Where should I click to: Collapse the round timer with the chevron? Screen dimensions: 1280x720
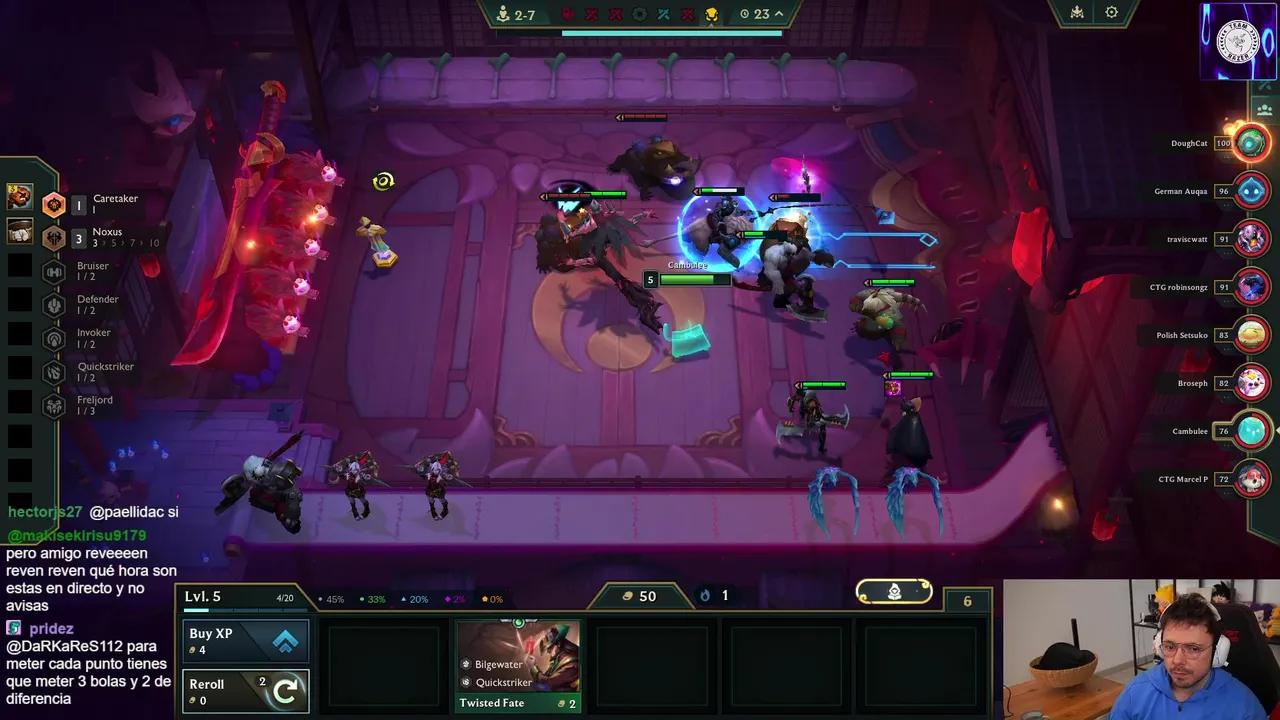[x=778, y=14]
